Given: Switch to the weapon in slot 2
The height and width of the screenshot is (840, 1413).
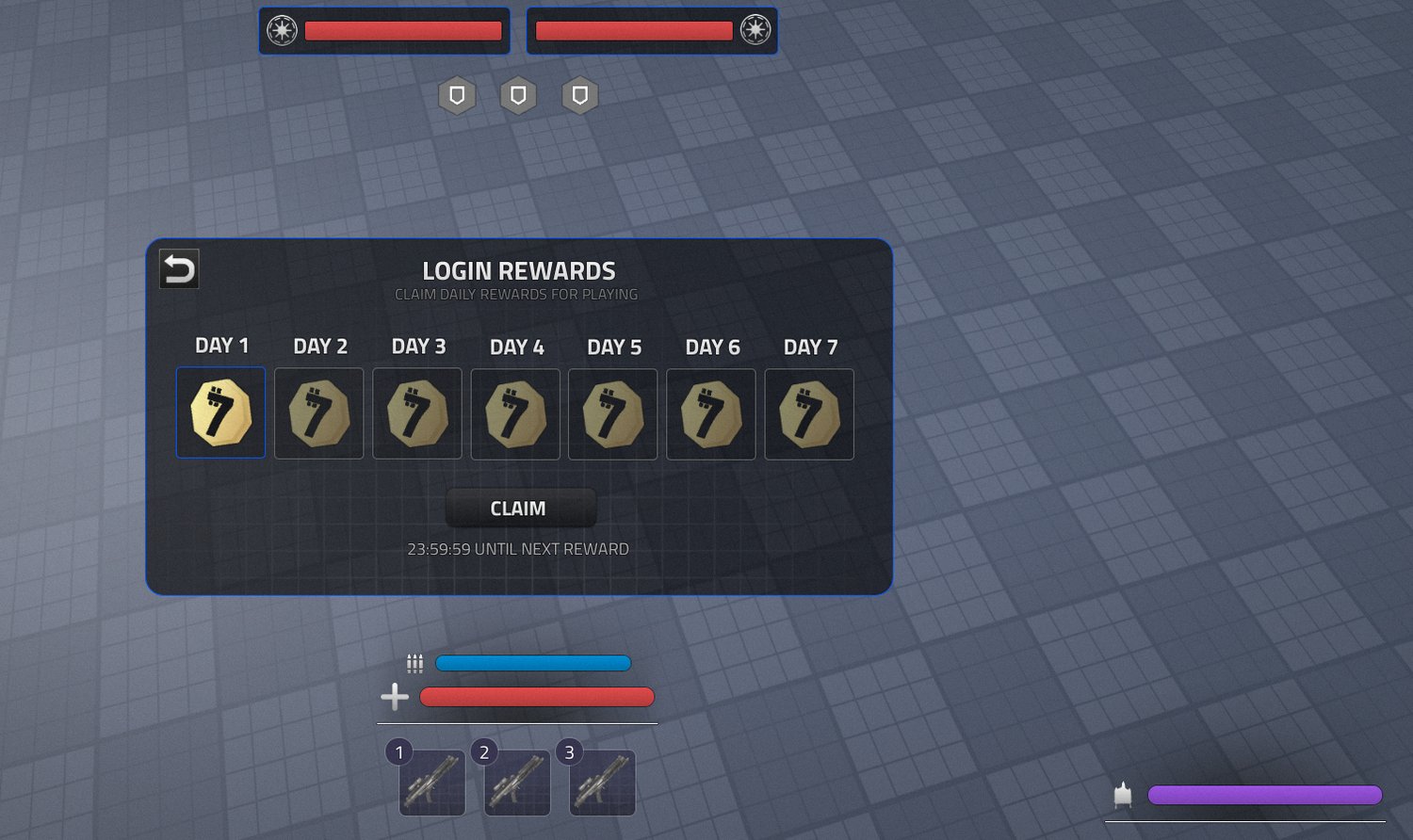Looking at the screenshot, I should 516,783.
